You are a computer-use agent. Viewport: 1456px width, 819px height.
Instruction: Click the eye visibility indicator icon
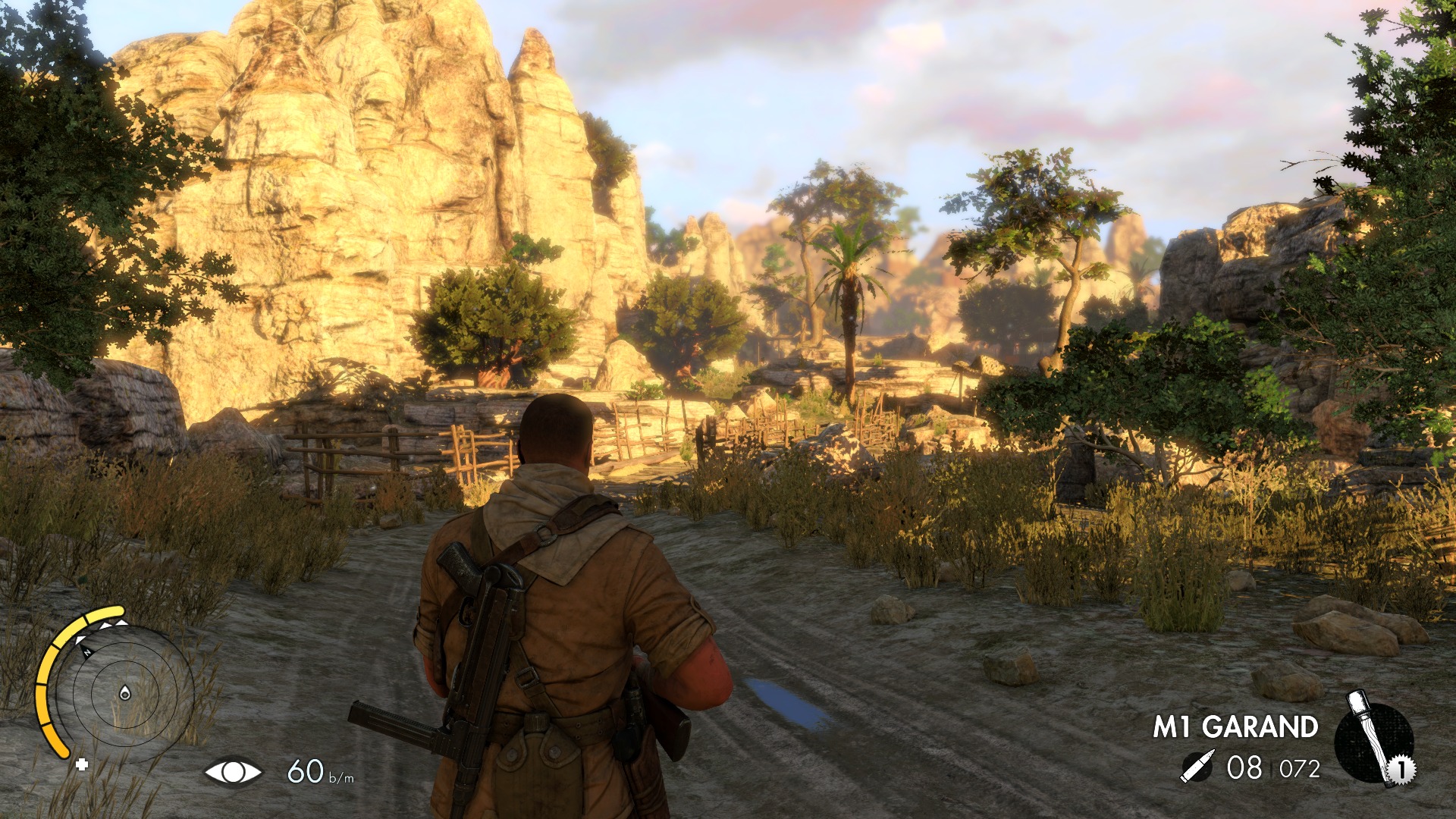point(233,772)
